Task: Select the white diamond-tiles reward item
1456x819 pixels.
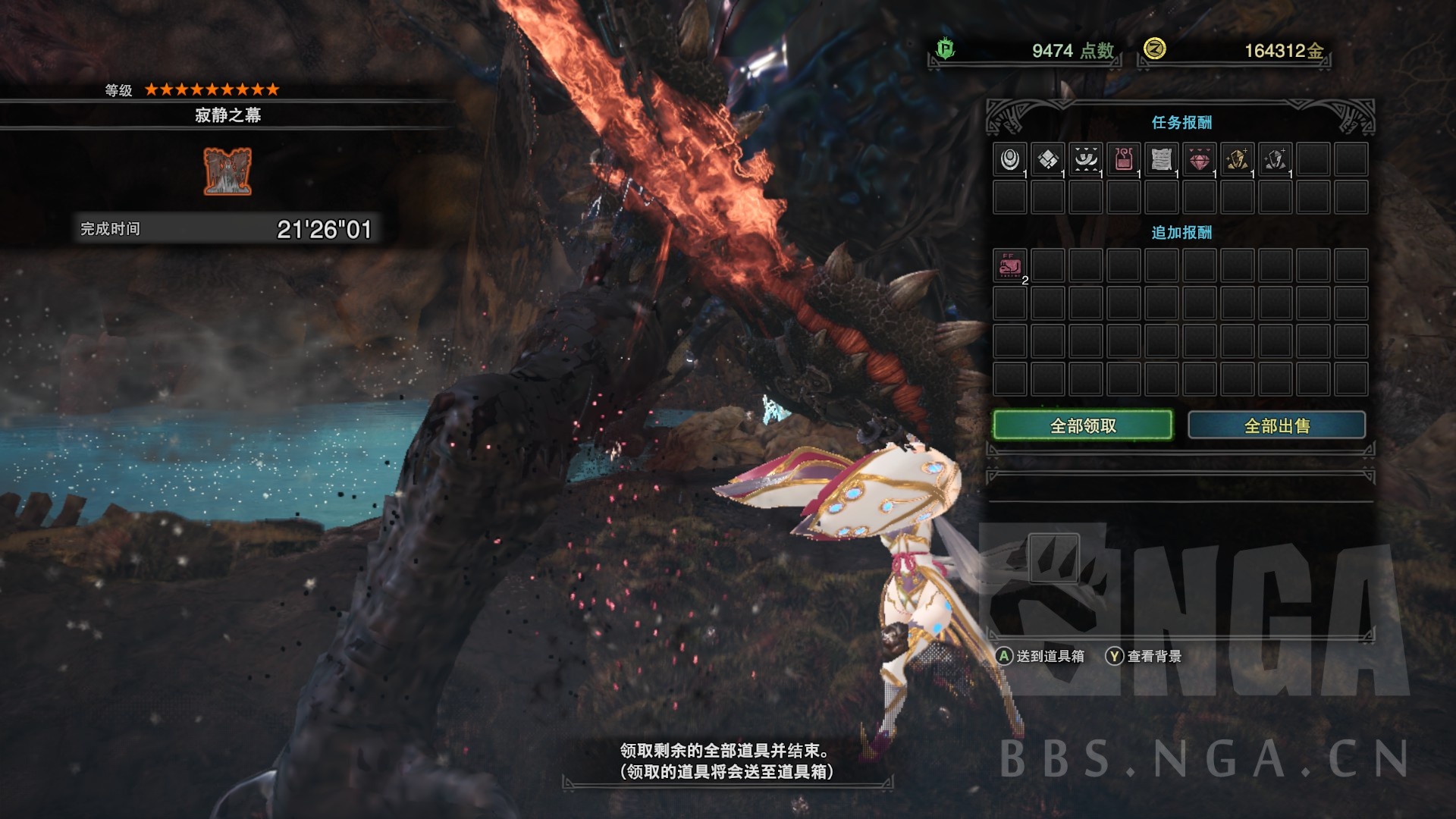Action: [x=1048, y=159]
